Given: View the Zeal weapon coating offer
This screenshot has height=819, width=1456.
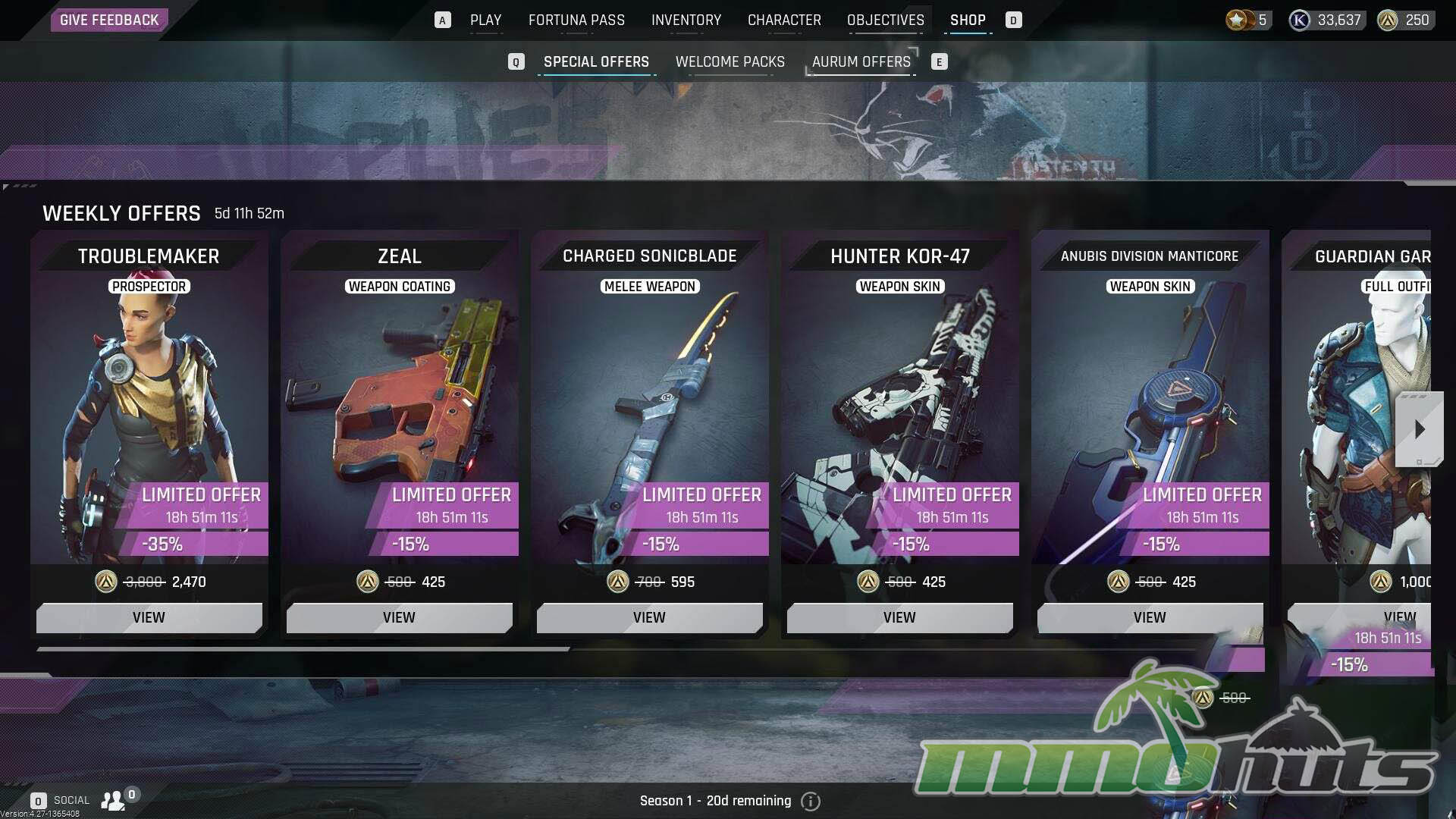Looking at the screenshot, I should coord(399,617).
